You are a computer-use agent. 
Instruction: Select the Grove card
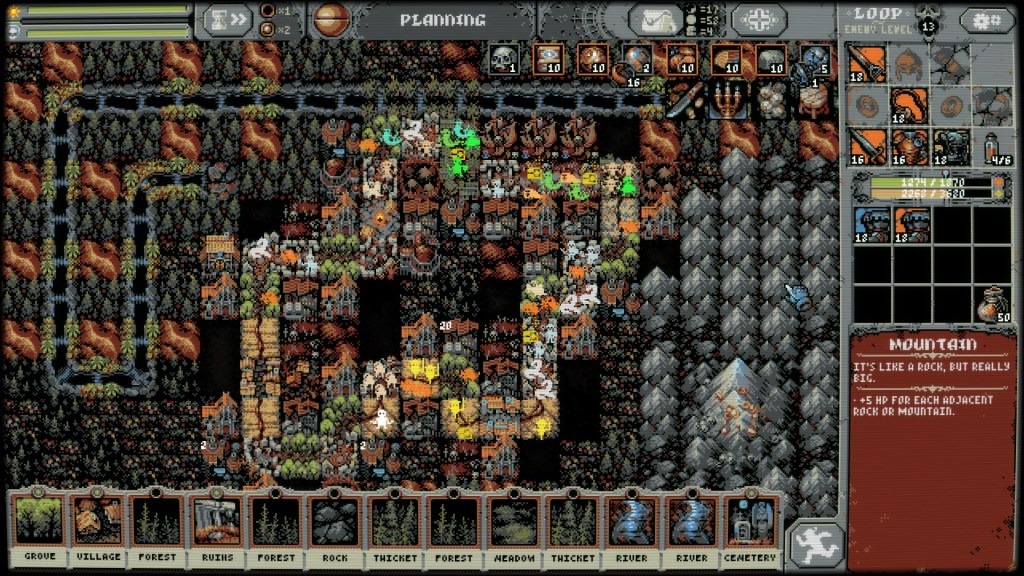39,527
